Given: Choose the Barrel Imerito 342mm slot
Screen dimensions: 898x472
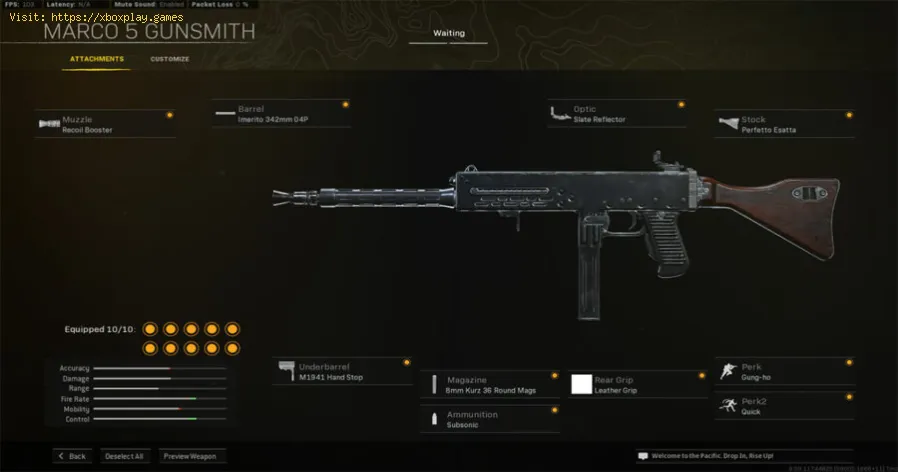Looking at the screenshot, I should (281, 113).
